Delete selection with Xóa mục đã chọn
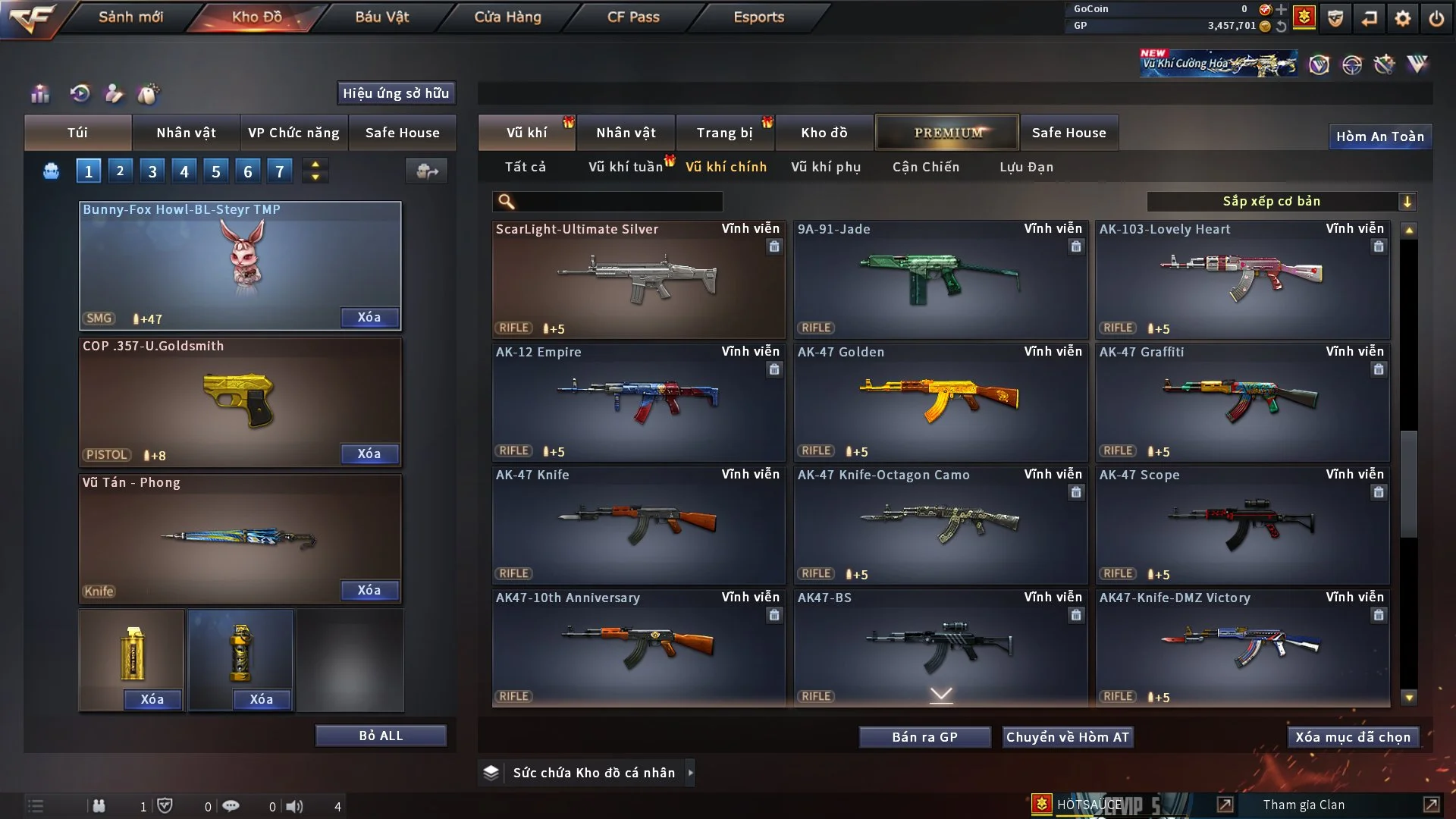1456x819 pixels. (x=1352, y=737)
